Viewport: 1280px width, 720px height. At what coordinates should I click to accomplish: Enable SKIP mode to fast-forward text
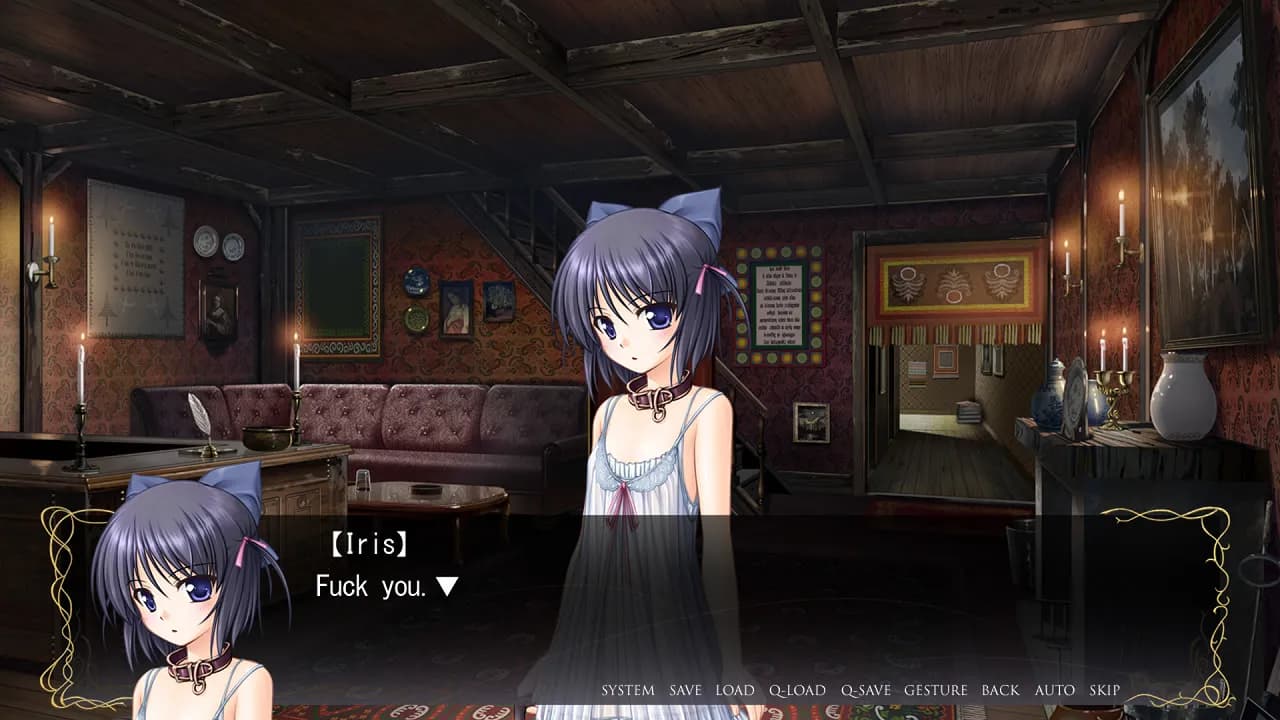pyautogui.click(x=1104, y=690)
